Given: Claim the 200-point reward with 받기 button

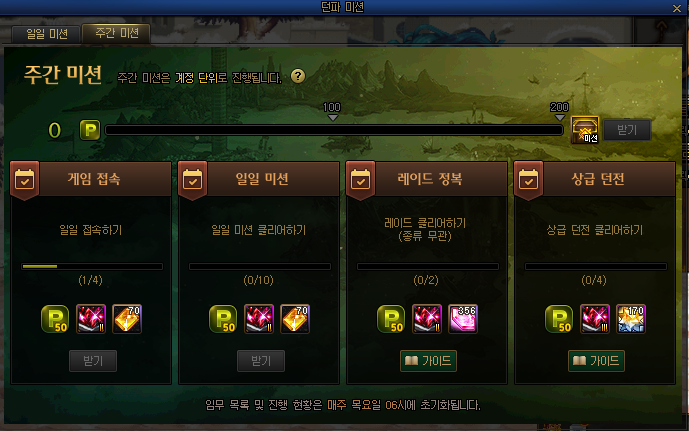Looking at the screenshot, I should point(627,130).
